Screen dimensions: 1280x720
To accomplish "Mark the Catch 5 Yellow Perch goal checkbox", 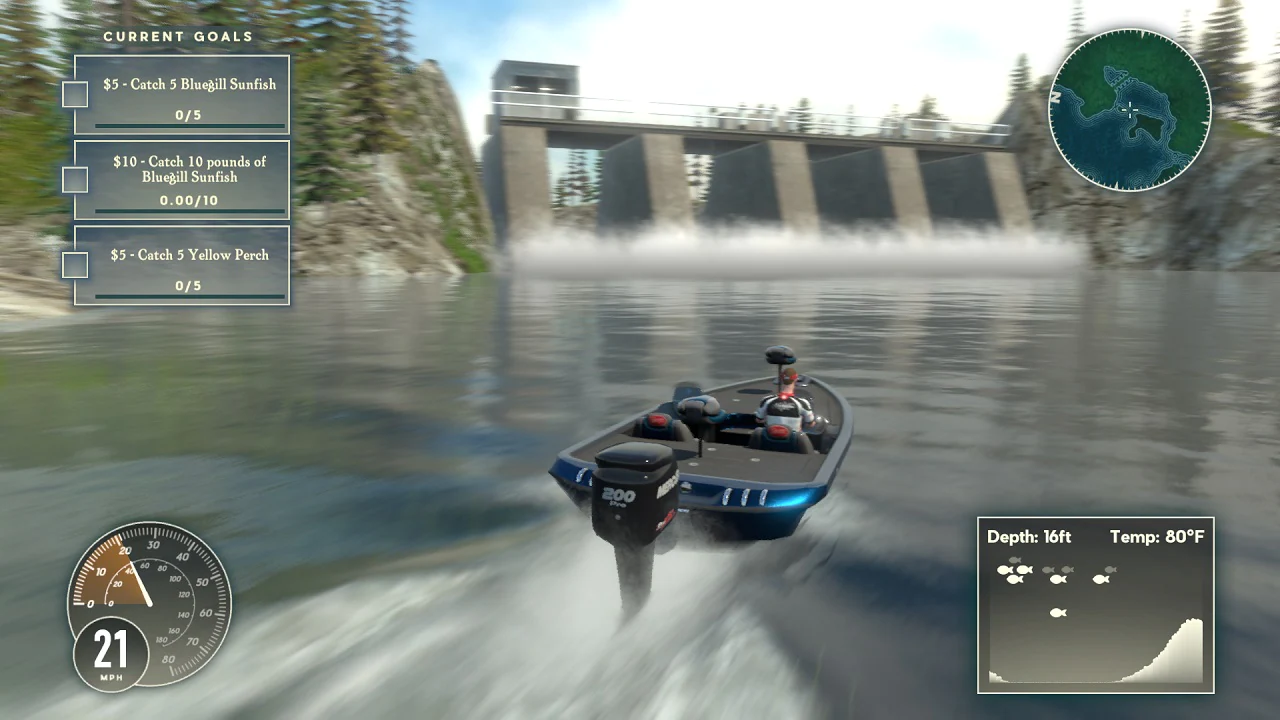I will pos(74,264).
